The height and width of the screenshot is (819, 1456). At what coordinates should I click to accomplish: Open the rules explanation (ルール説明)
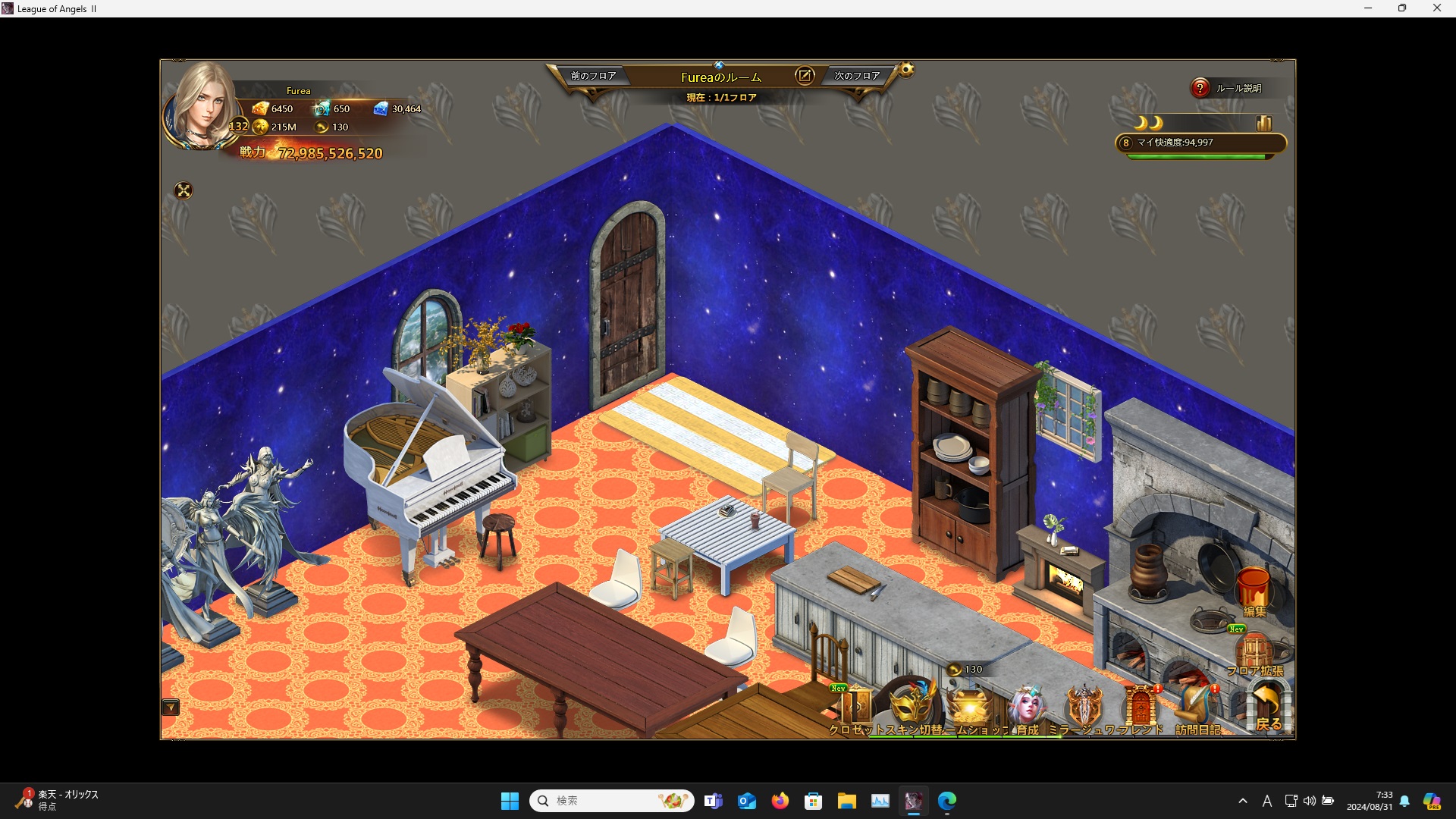(1228, 88)
